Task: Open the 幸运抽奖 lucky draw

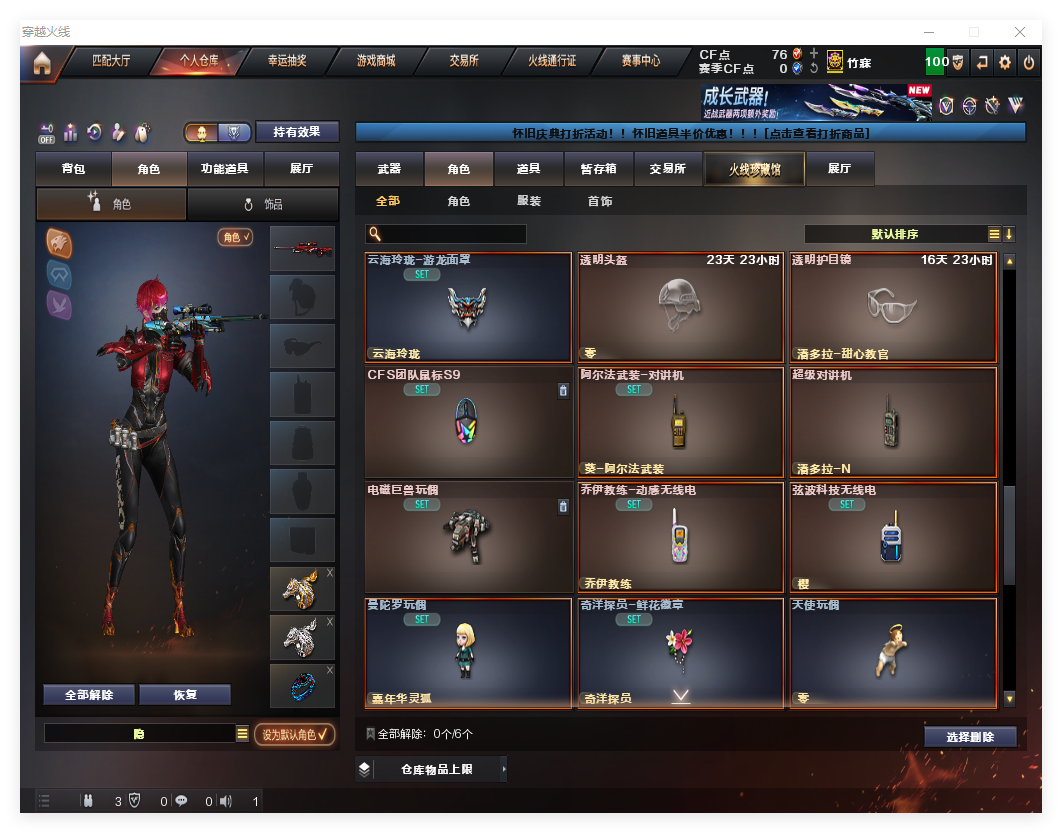Action: point(287,61)
